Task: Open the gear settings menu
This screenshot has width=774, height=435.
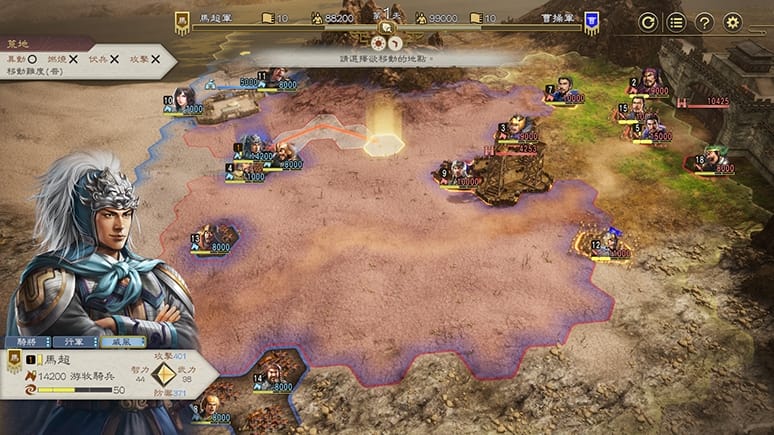Action: tap(733, 22)
